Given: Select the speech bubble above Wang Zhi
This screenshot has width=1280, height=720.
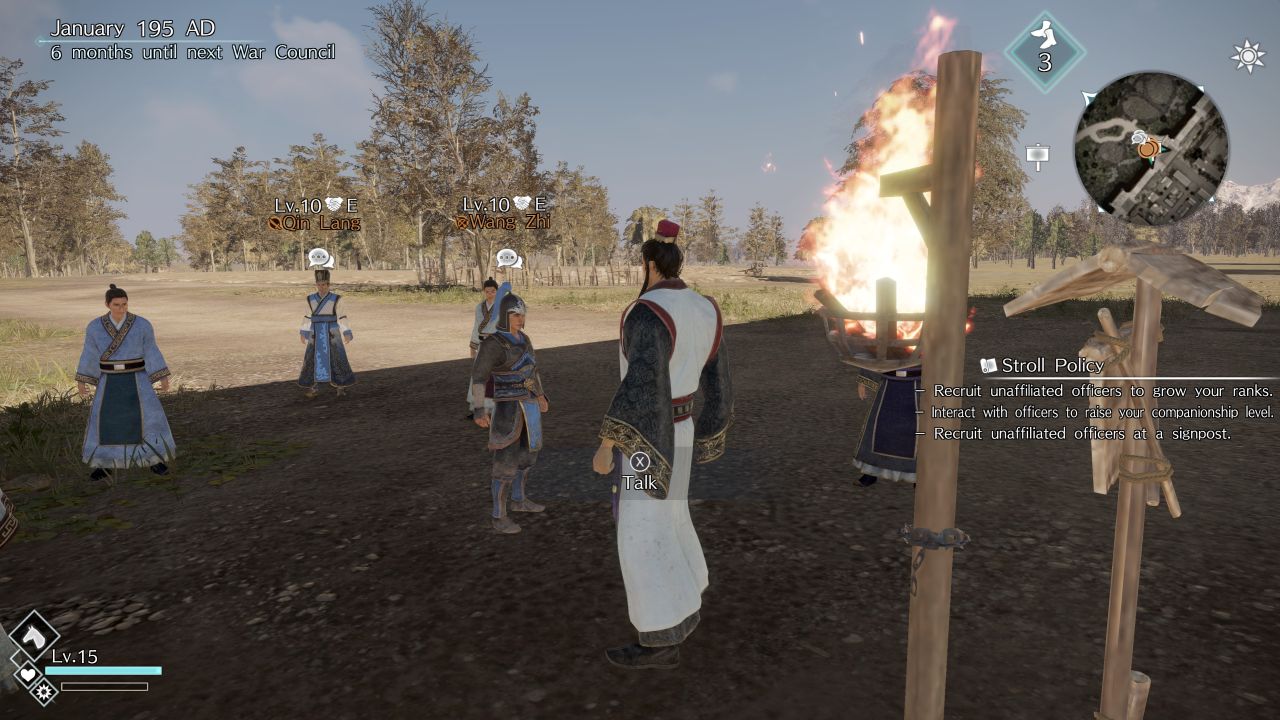Looking at the screenshot, I should [509, 258].
